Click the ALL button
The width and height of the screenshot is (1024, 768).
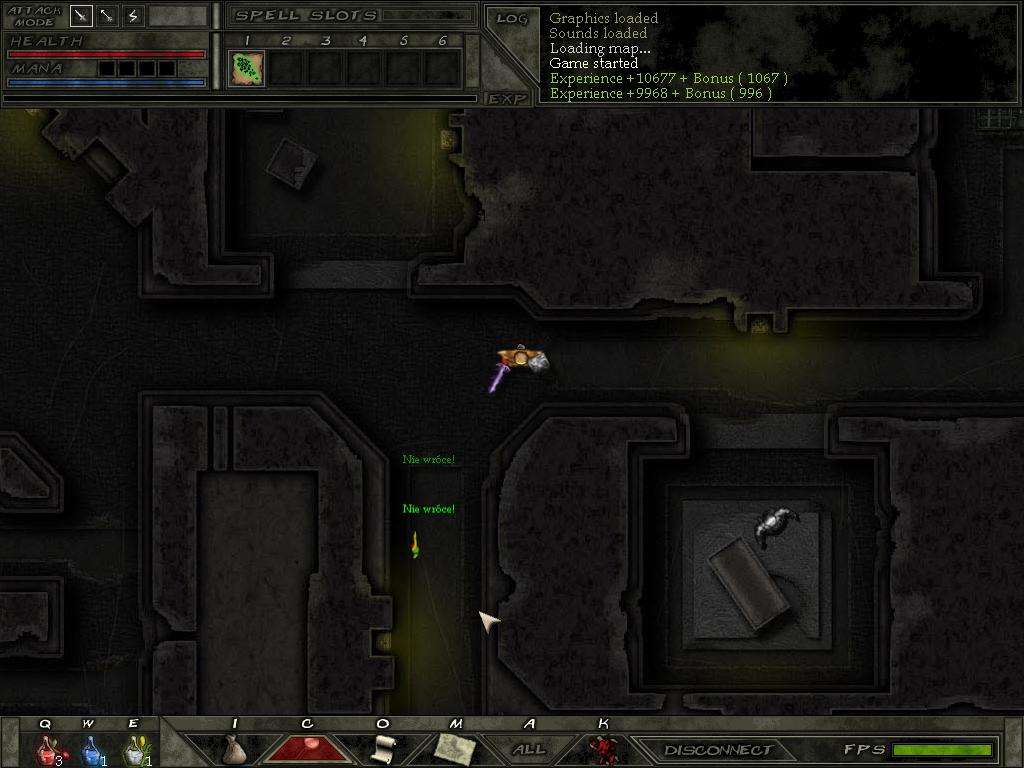pos(529,749)
